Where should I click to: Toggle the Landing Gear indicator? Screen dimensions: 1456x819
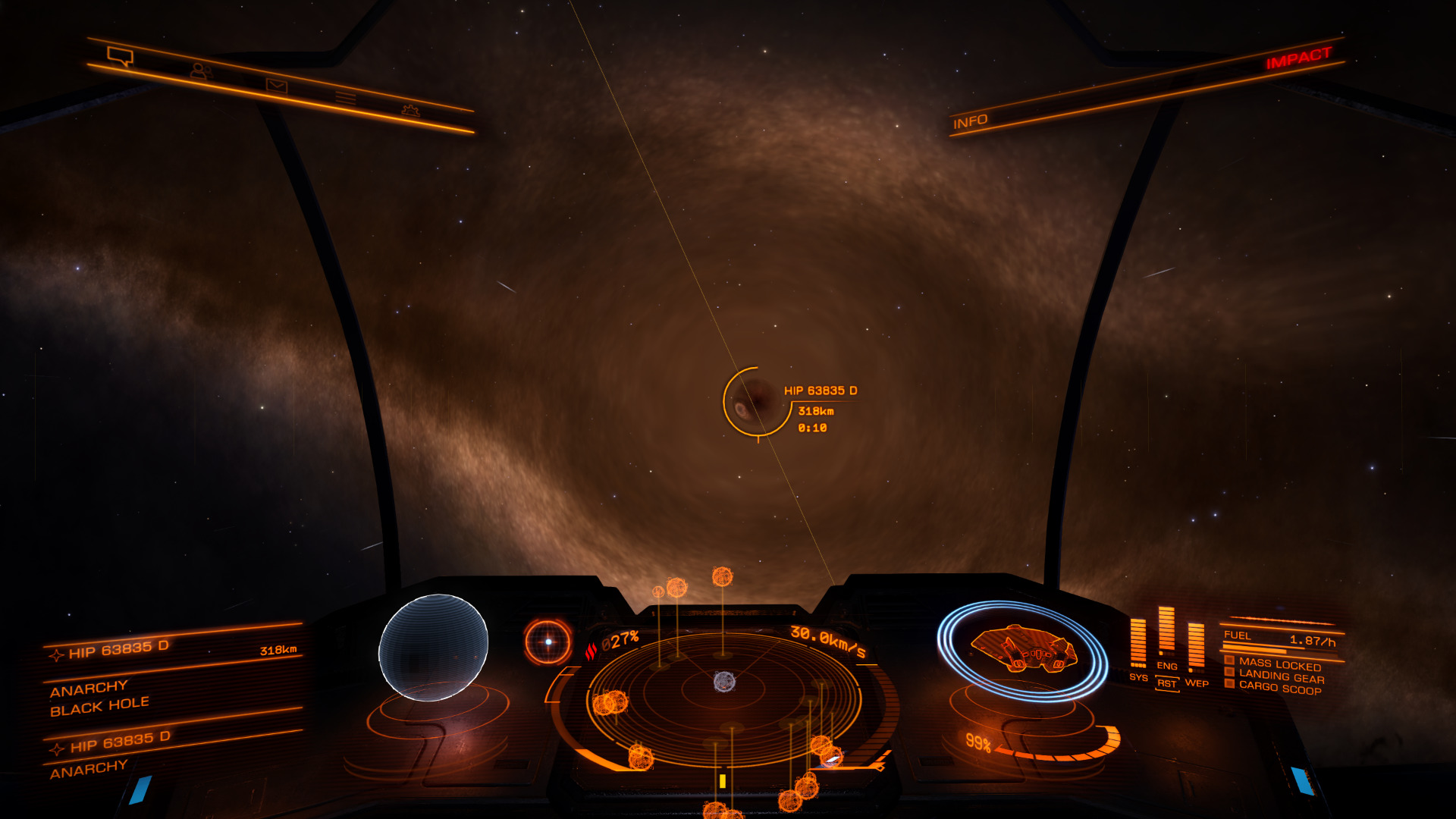tap(1281, 676)
